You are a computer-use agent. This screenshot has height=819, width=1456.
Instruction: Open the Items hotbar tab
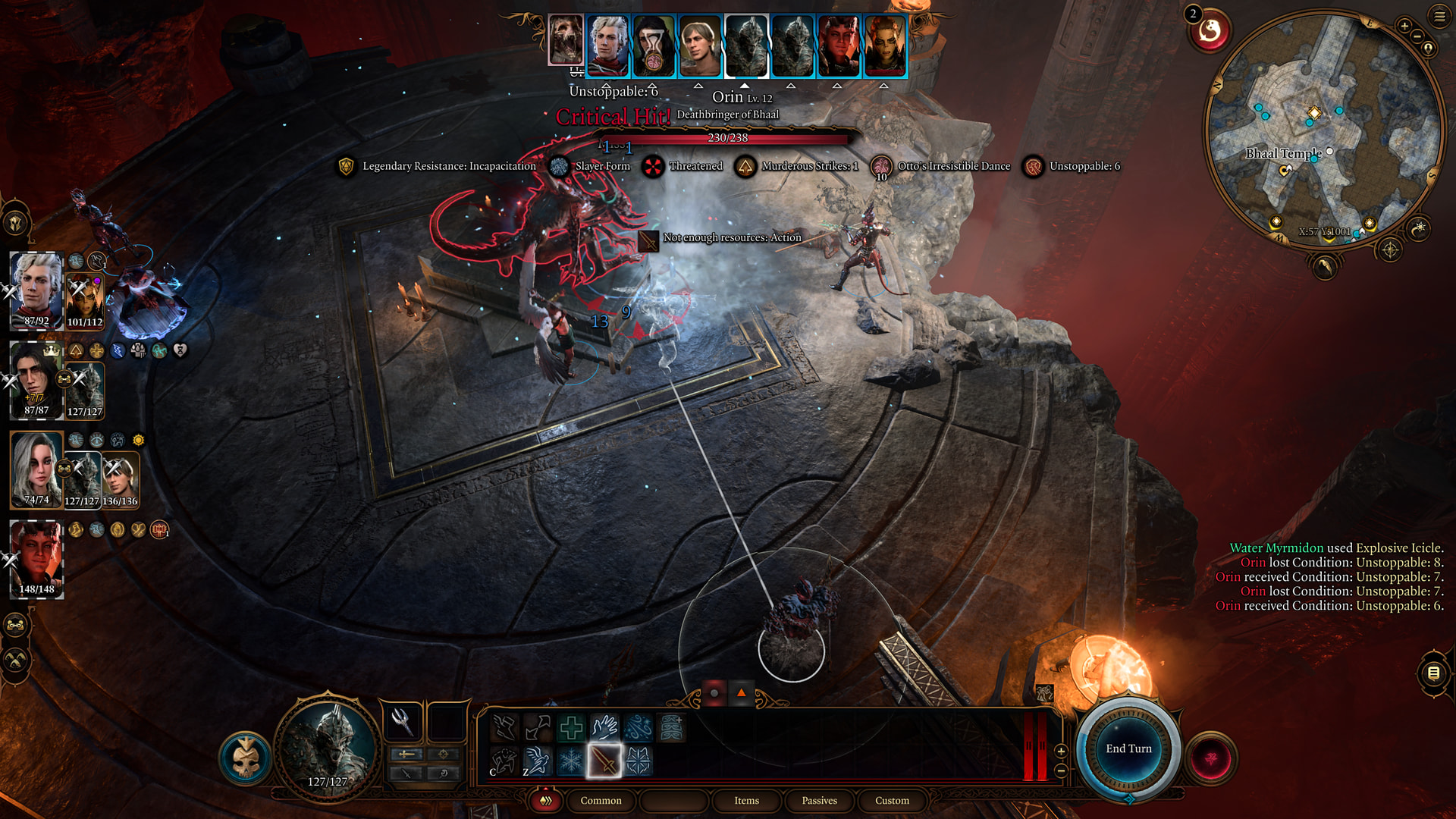pyautogui.click(x=746, y=801)
